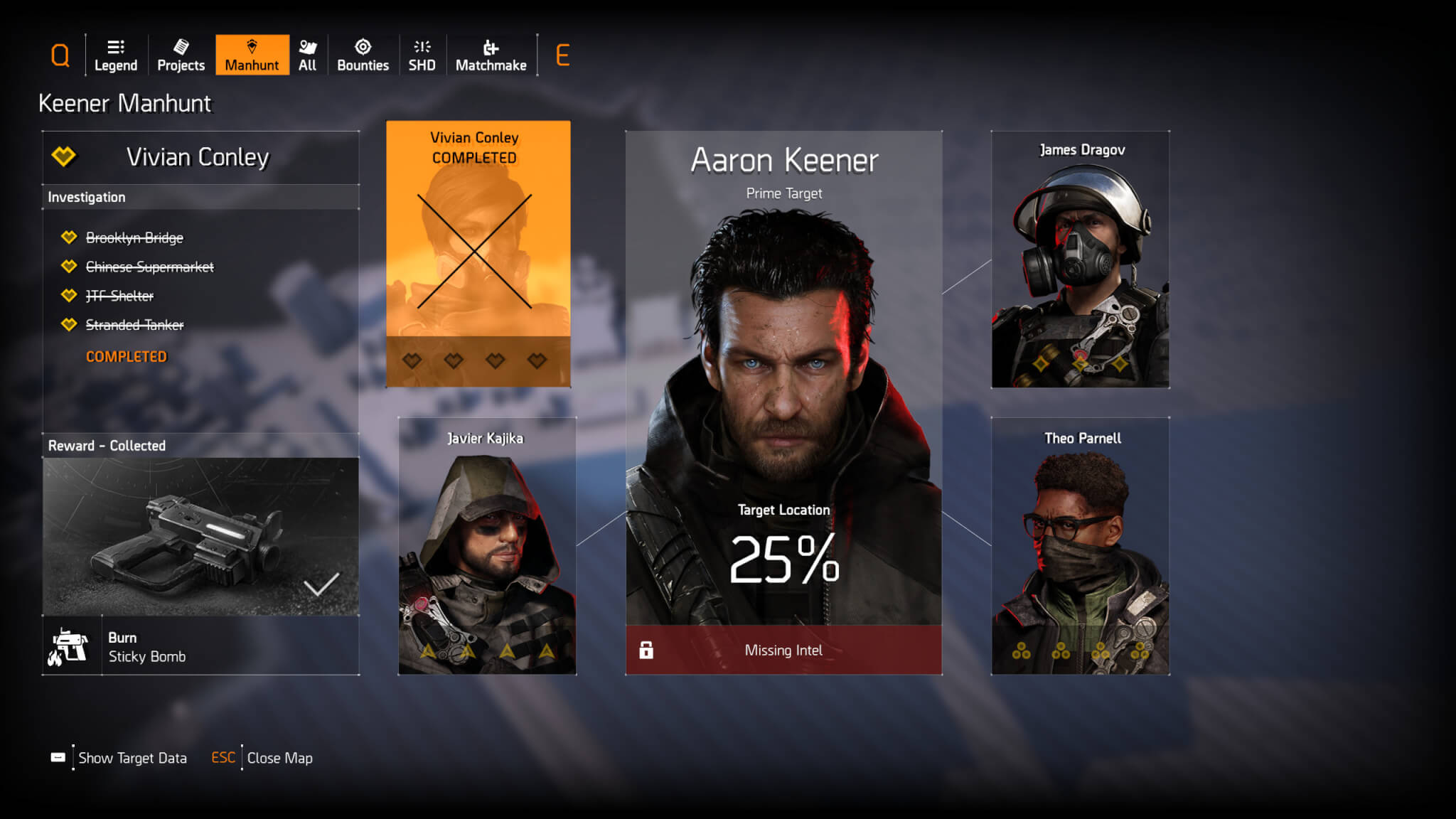Screen dimensions: 1456x819
Task: Switch to the SHD tab
Action: [x=422, y=55]
